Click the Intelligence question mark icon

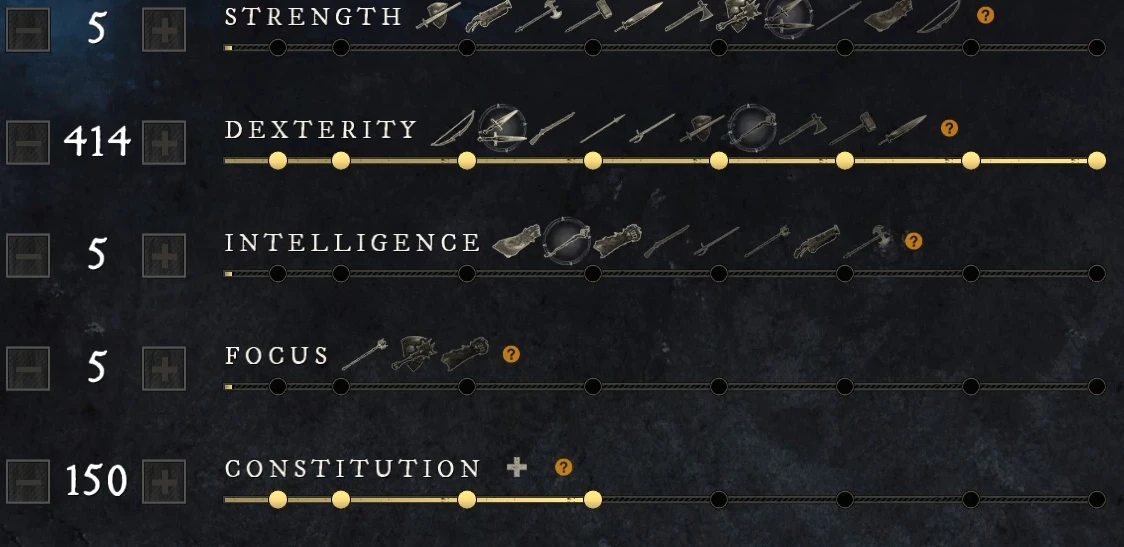[913, 241]
